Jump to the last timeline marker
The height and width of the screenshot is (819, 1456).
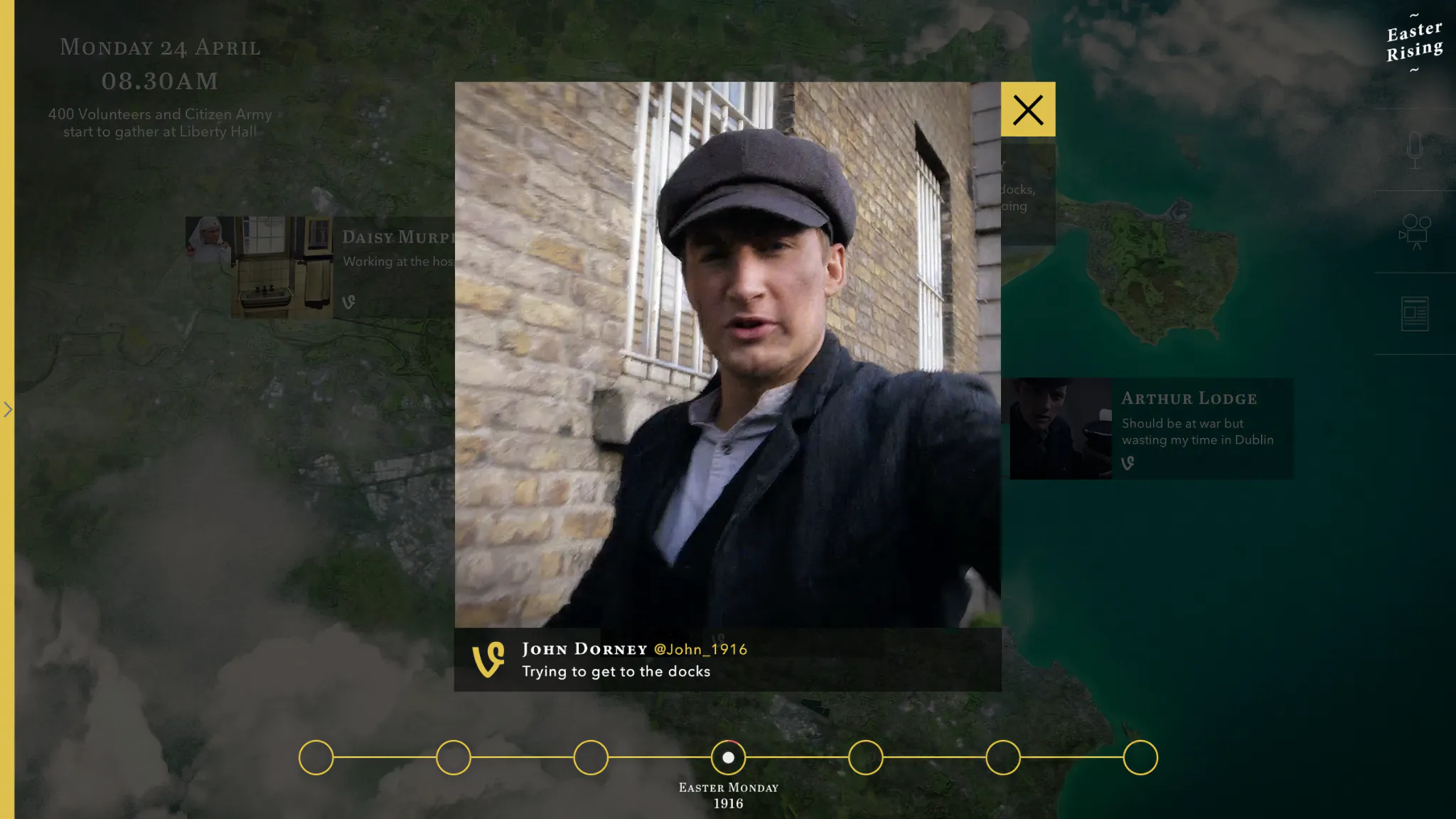tap(1140, 757)
